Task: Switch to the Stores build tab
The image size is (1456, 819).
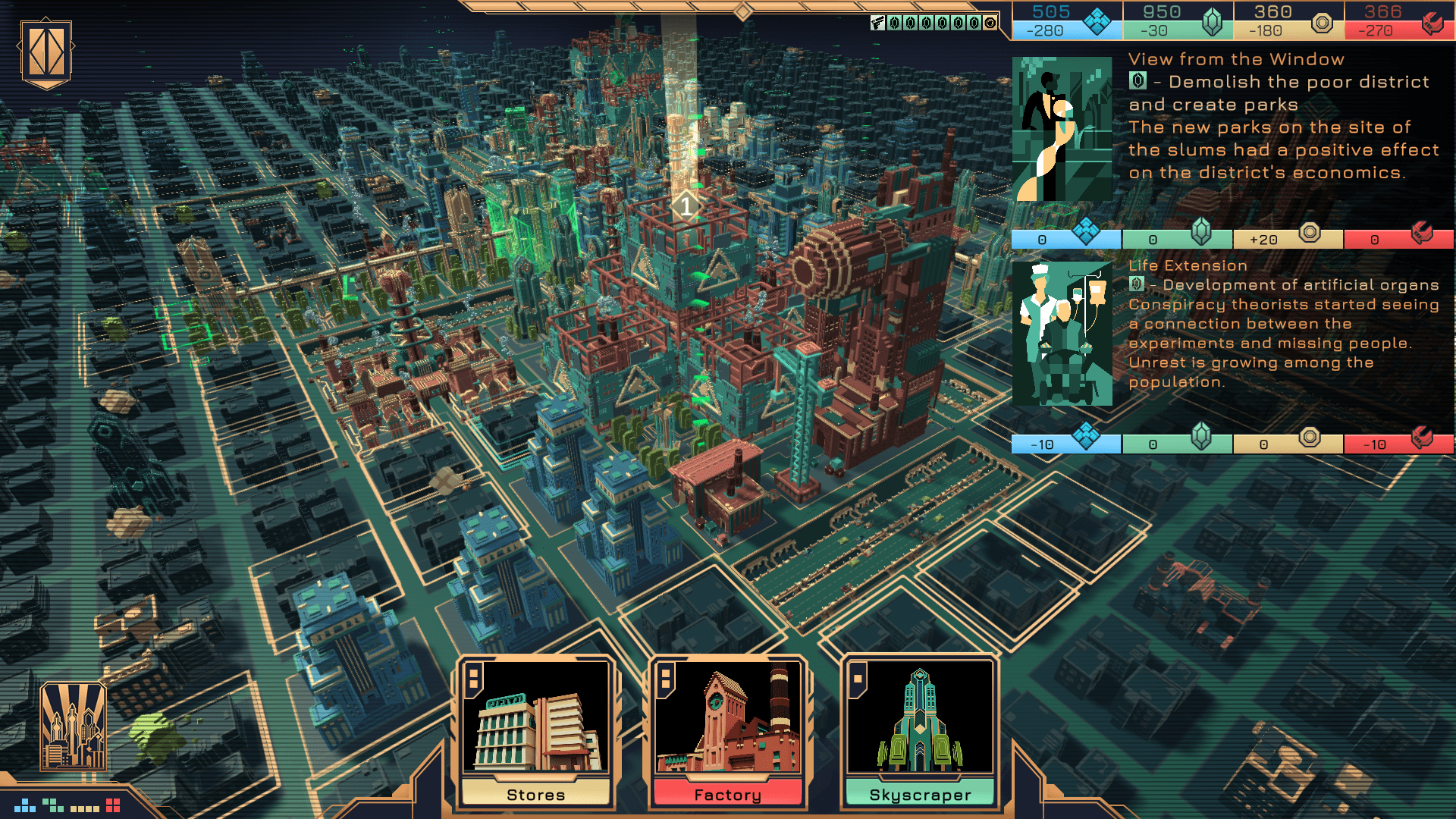Action: (x=537, y=794)
